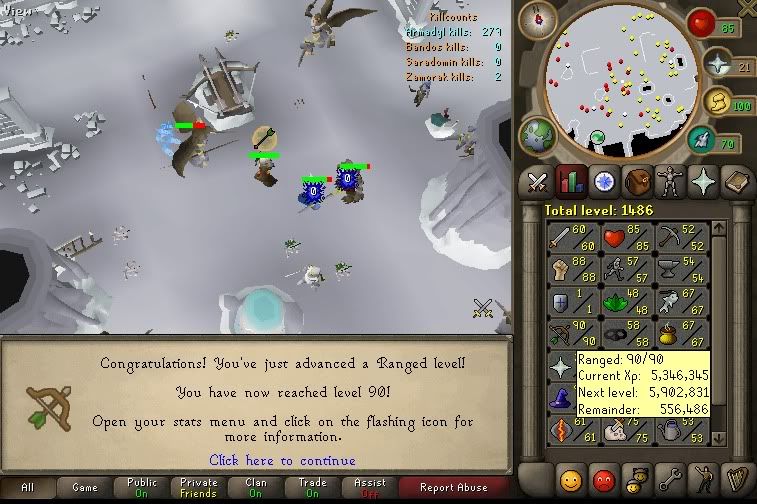Open the Private chat filter
The height and width of the screenshot is (504, 757).
coord(198,488)
